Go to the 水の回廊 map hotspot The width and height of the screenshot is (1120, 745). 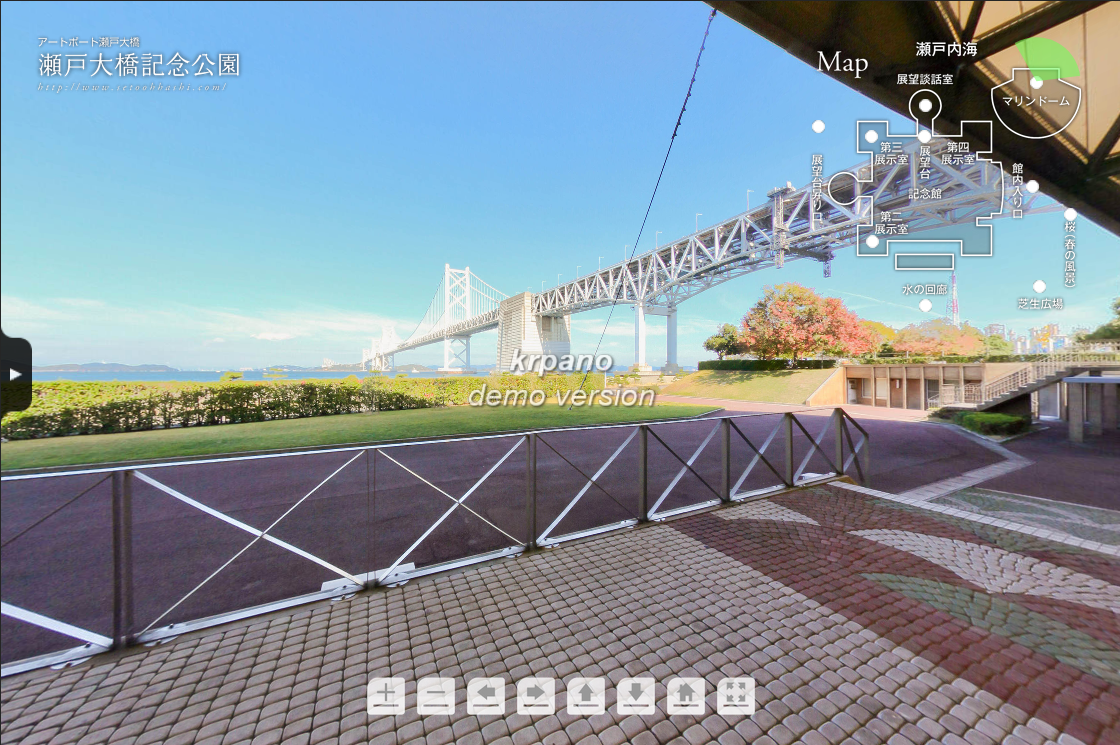925,305
